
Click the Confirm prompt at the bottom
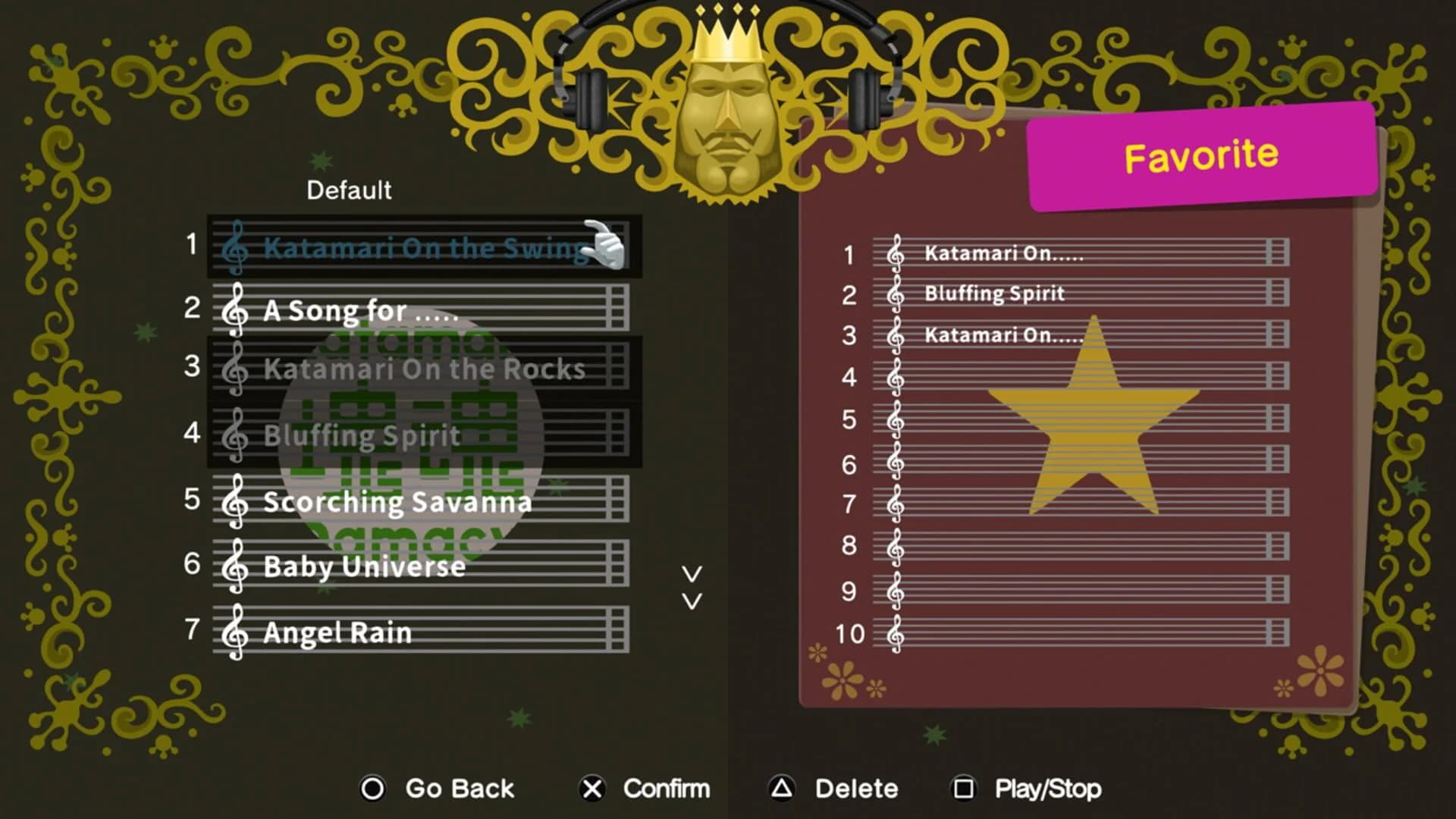pos(665,789)
